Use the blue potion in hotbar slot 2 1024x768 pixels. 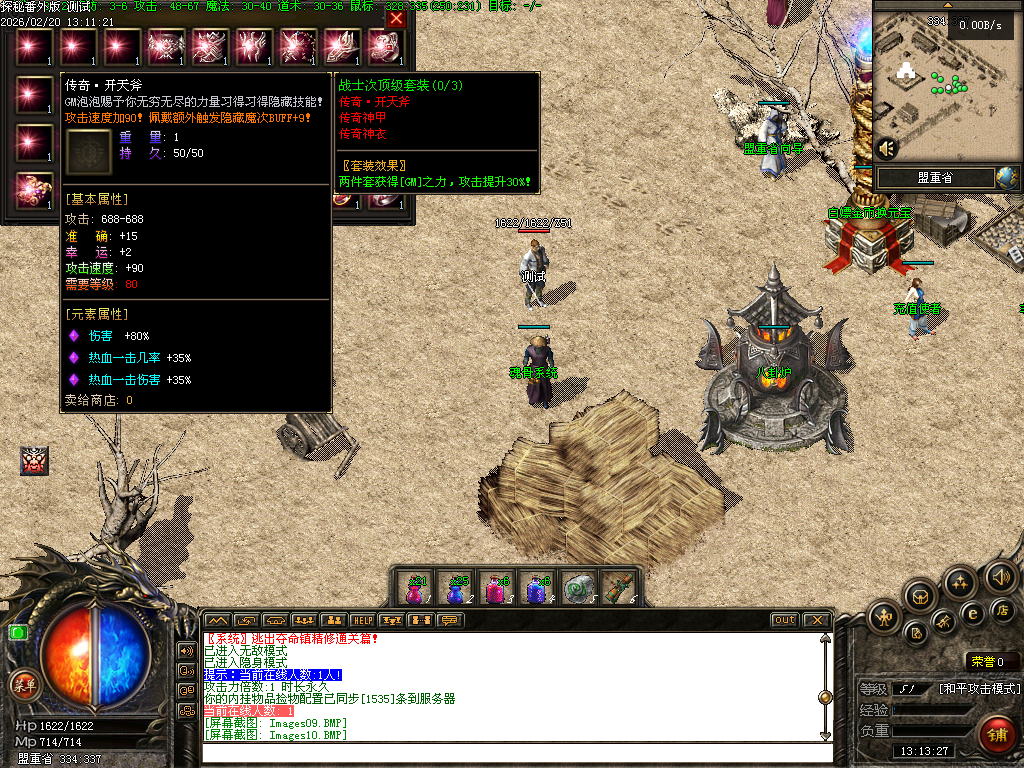tap(456, 588)
